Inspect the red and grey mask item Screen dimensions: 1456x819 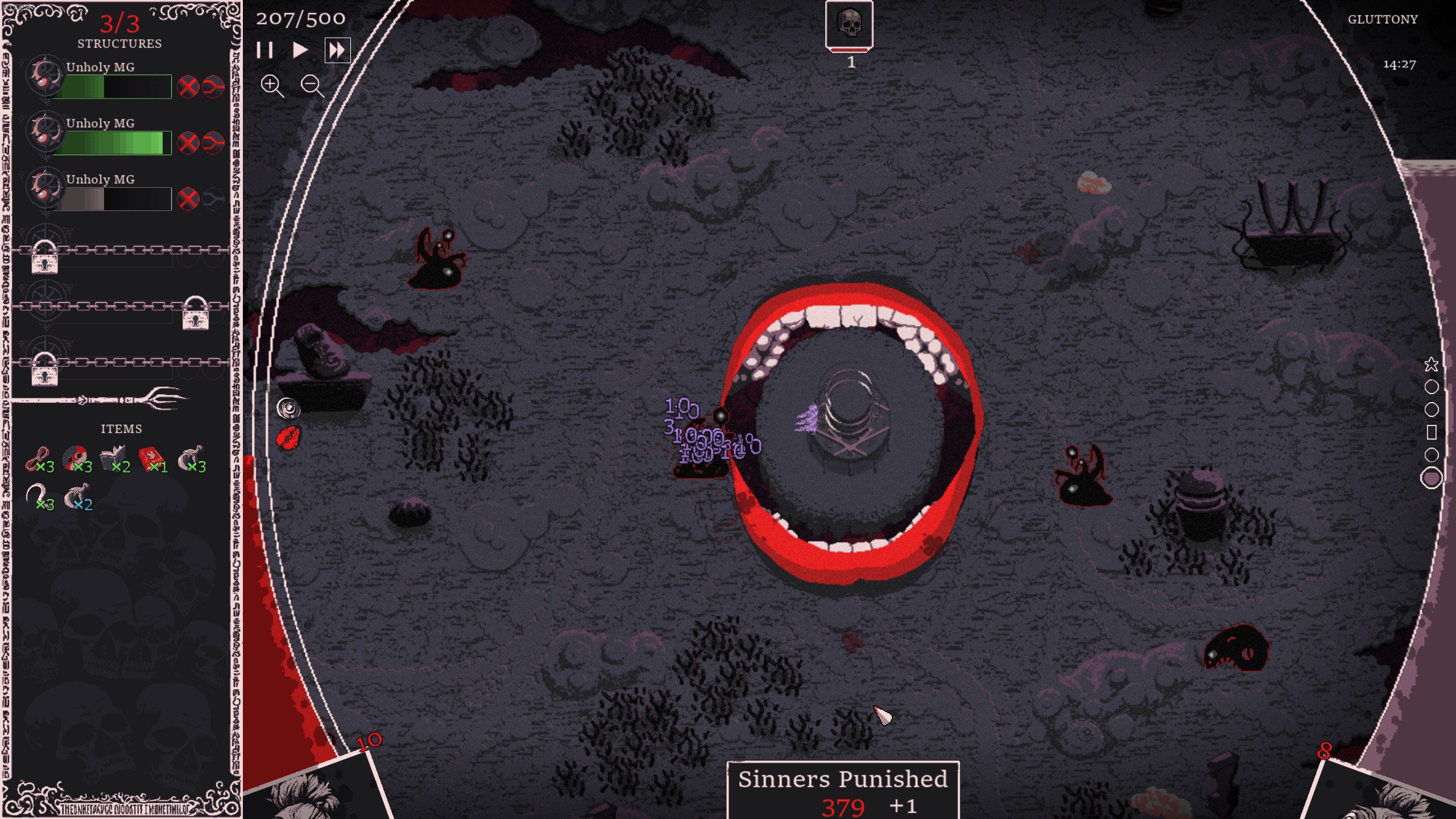[76, 458]
